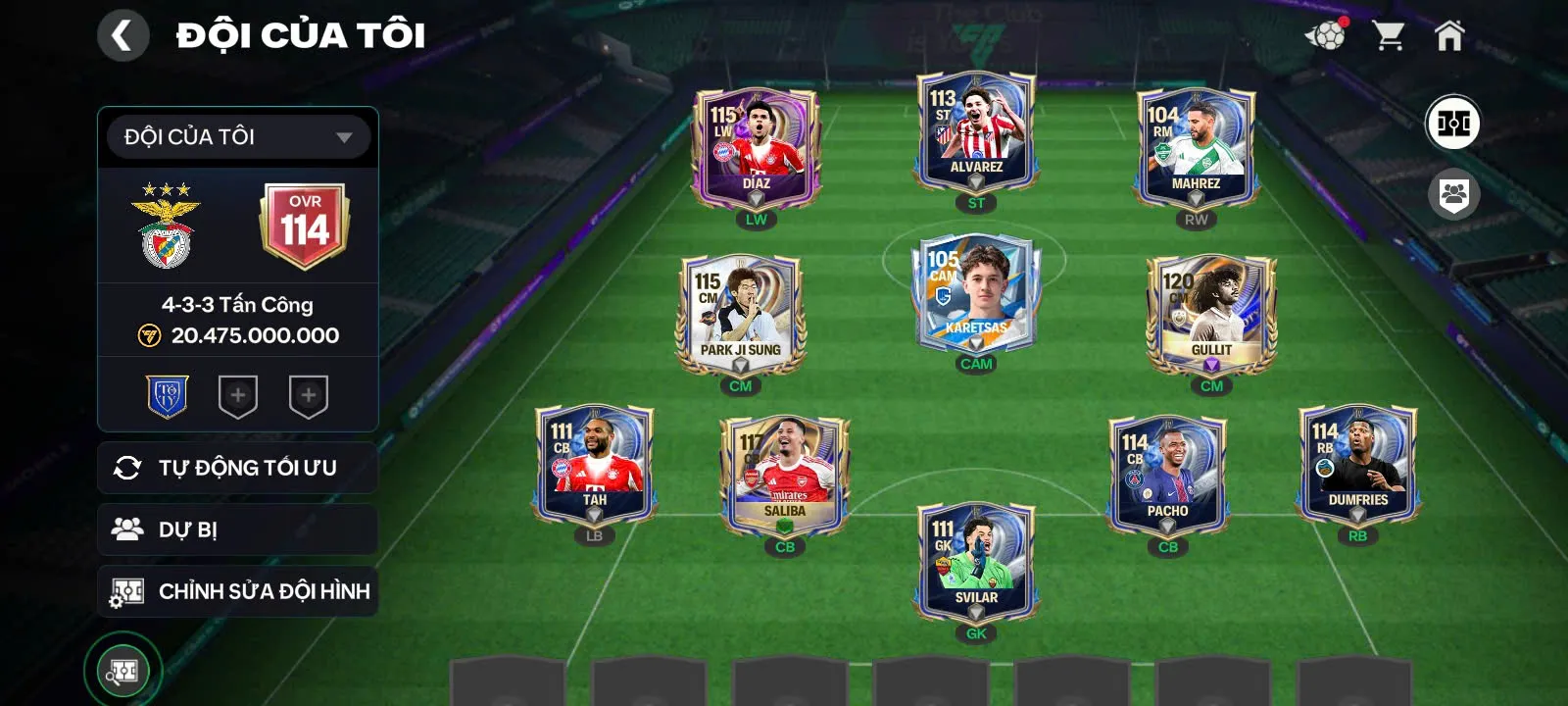Viewport: 1568px width, 706px height.
Task: Click TỰ ĐỘNG TỐI ƯU auto-optimize button
Action: (x=238, y=468)
